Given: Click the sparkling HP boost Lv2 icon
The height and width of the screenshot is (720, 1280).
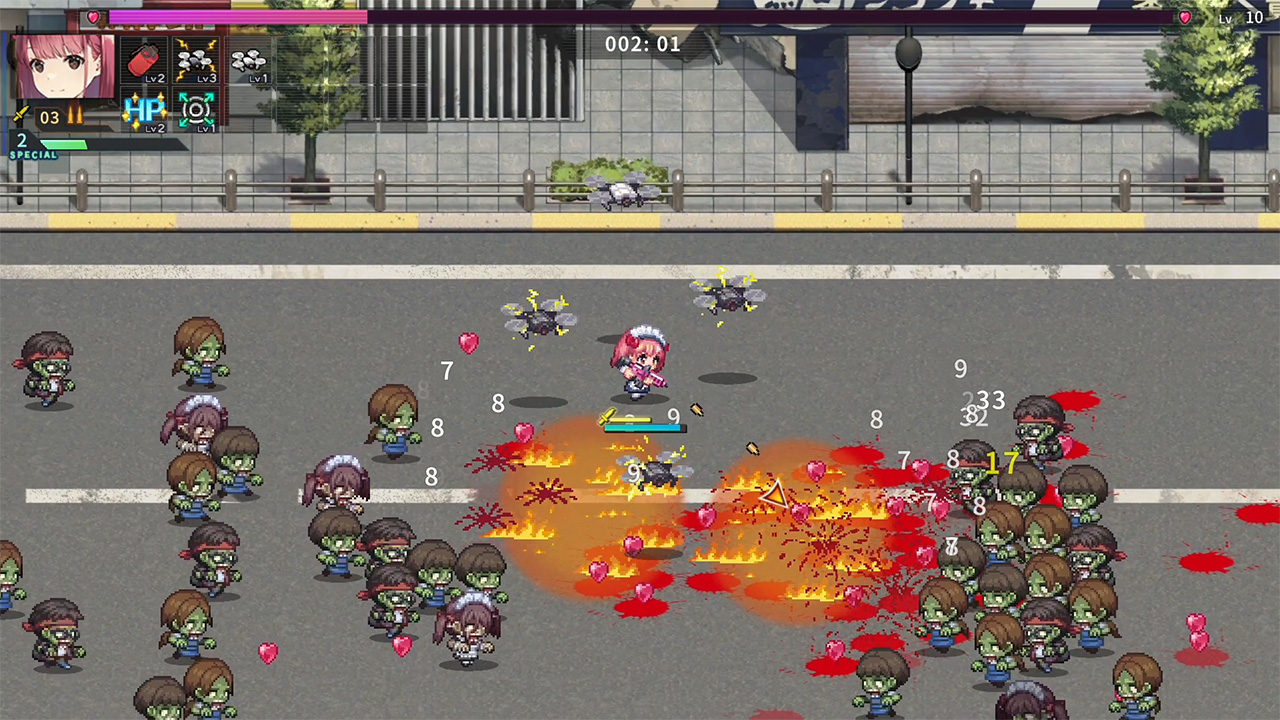Looking at the screenshot, I should [145, 110].
